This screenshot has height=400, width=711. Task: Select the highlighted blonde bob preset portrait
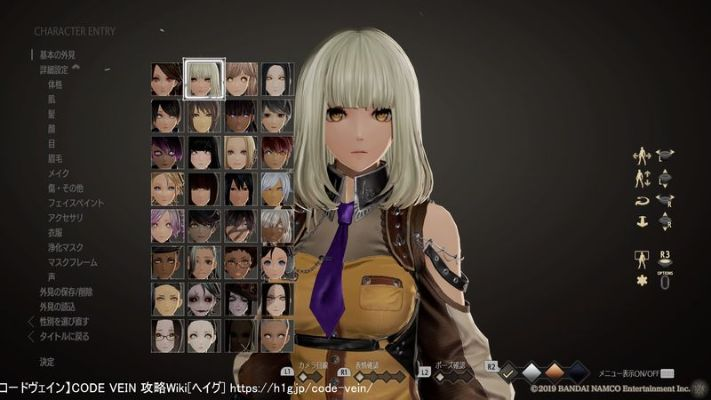pyautogui.click(x=204, y=78)
